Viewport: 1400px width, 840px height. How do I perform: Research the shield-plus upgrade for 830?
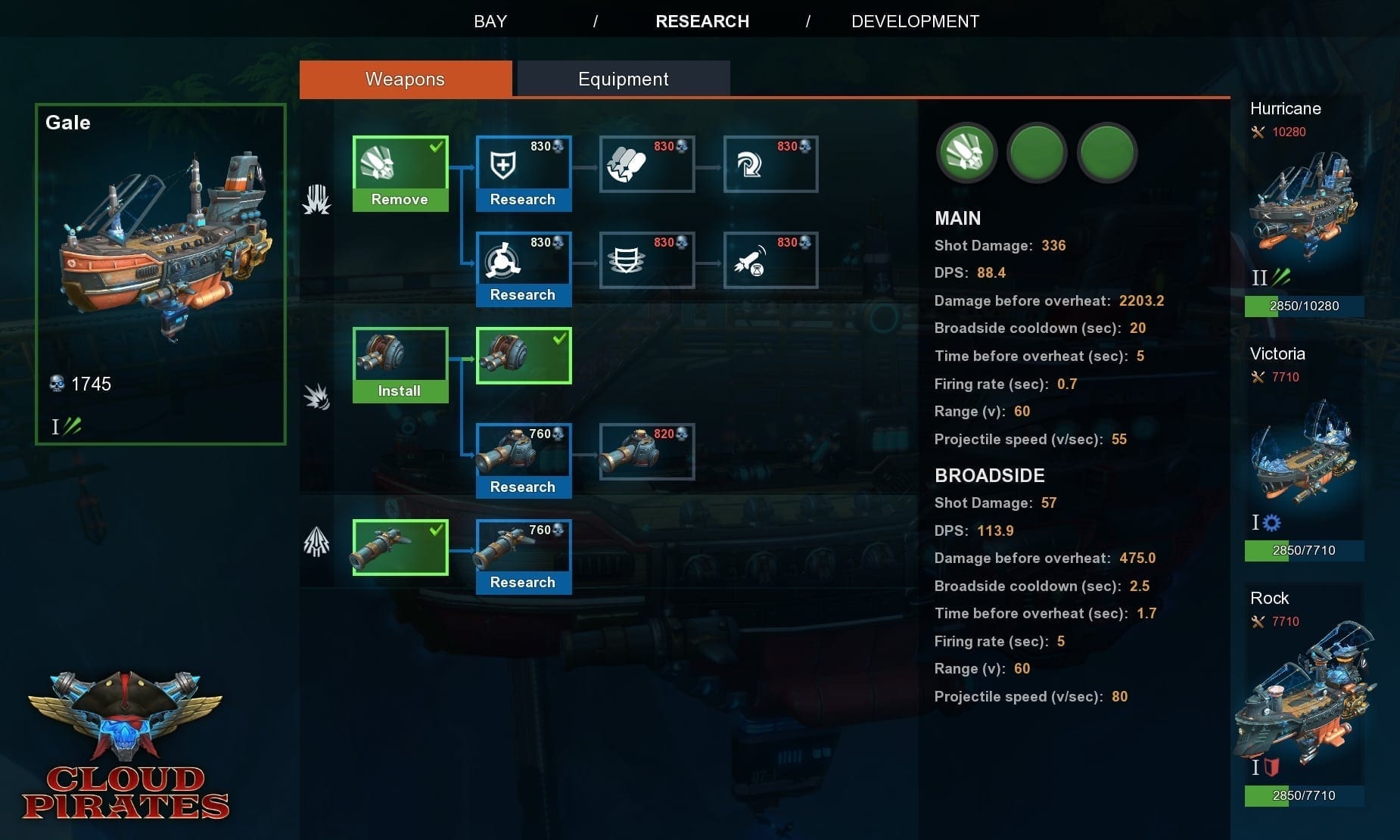[523, 200]
